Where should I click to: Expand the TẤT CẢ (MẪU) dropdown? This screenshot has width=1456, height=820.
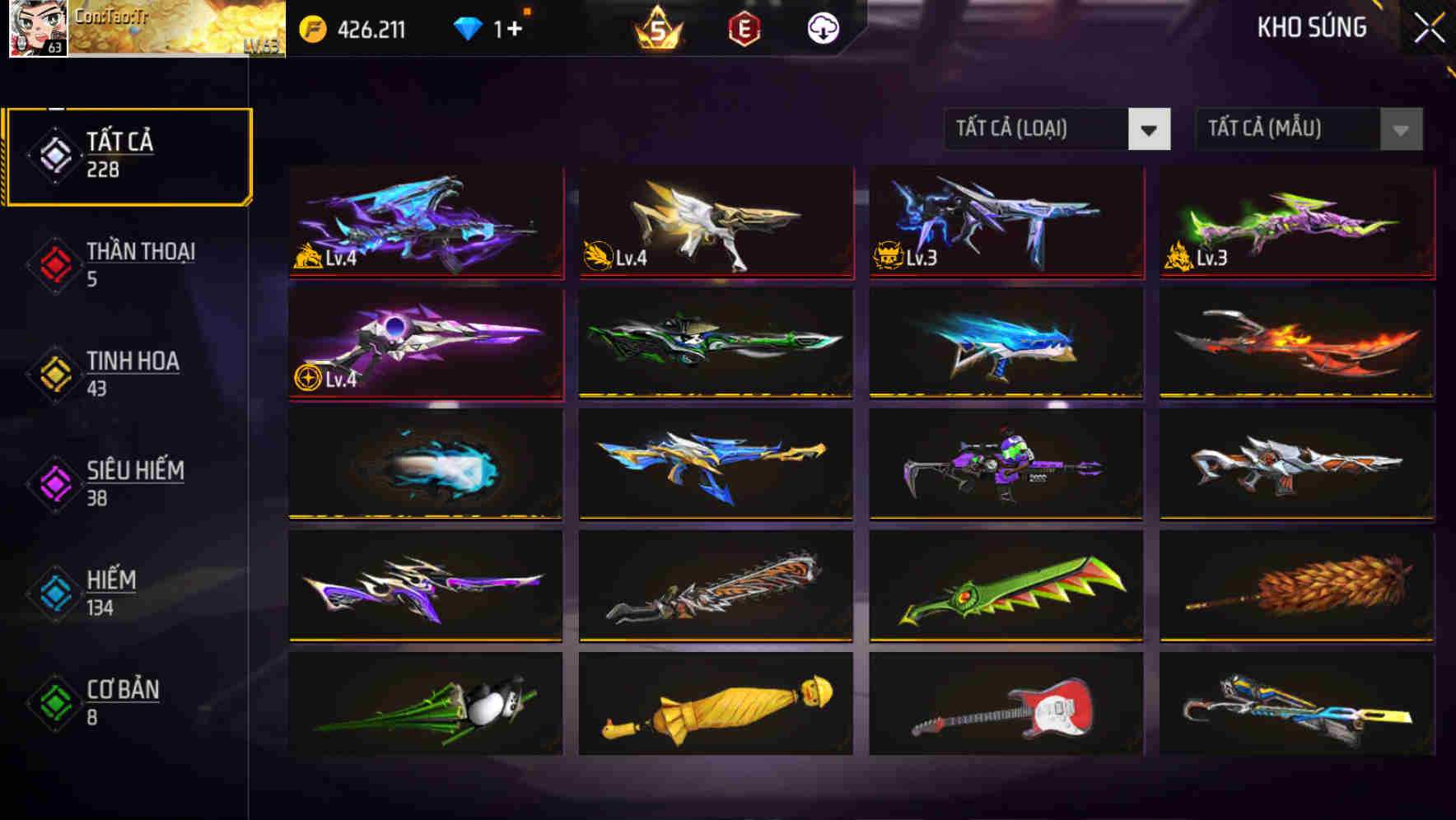pyautogui.click(x=1281, y=129)
